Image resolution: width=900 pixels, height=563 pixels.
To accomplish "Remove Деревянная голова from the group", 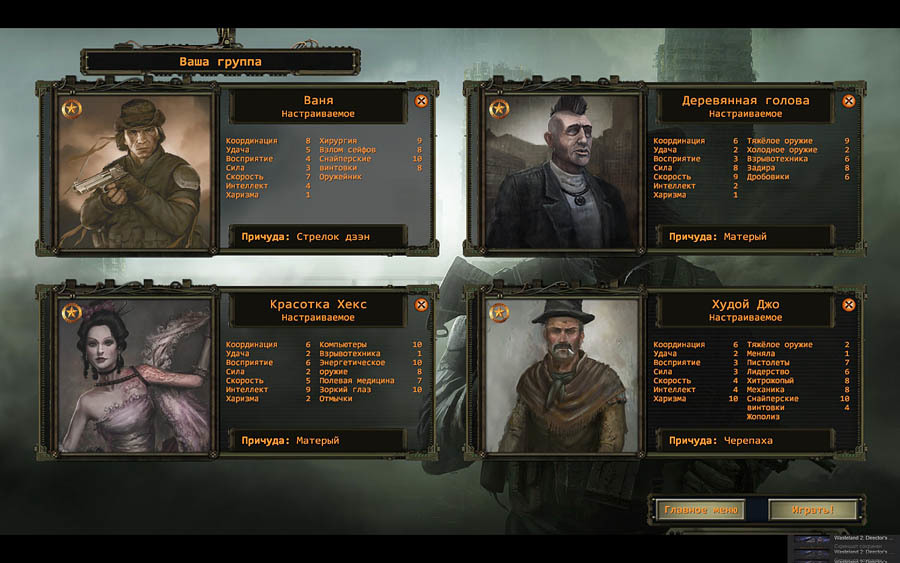I will click(849, 101).
